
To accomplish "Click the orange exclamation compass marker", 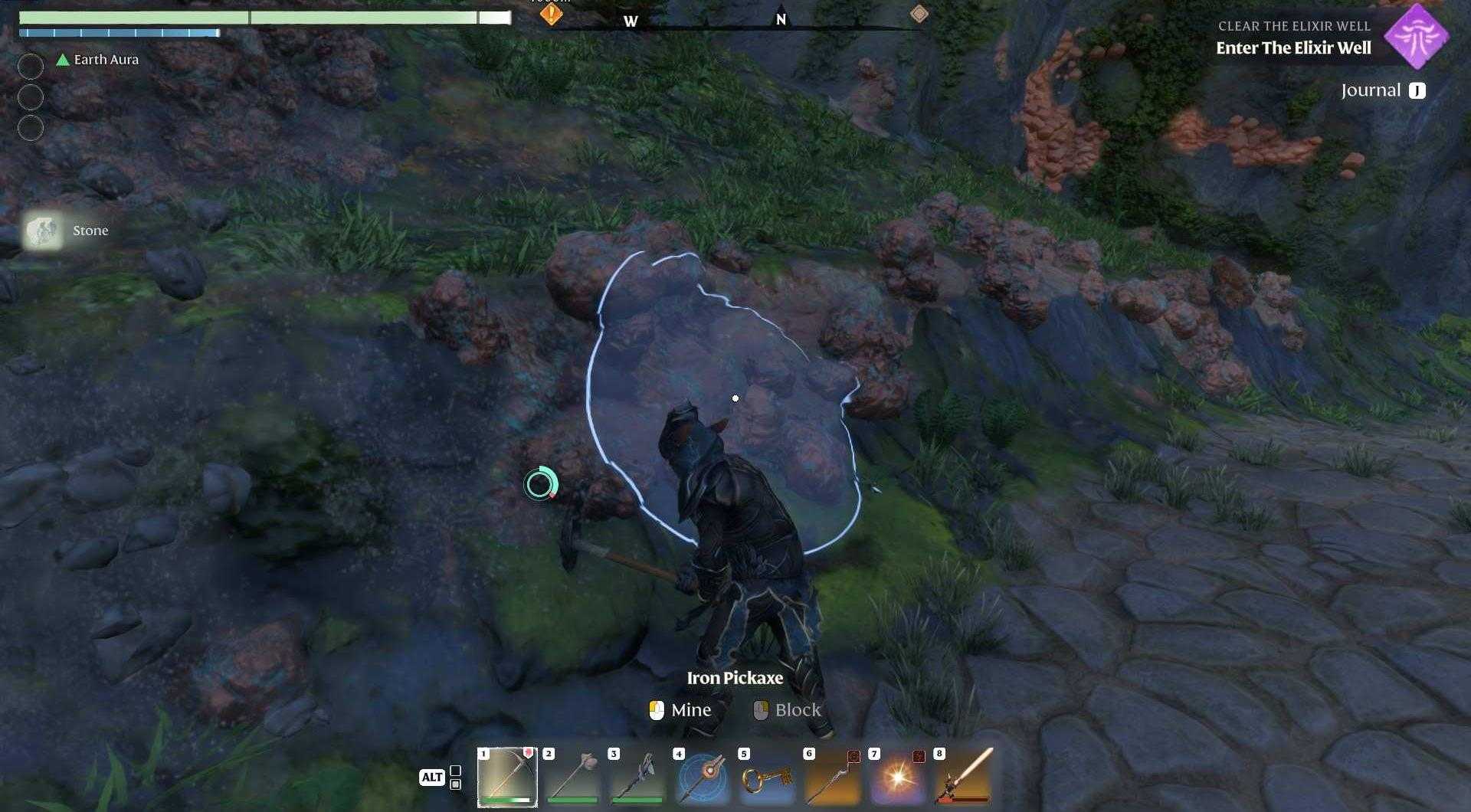I will coord(551,13).
